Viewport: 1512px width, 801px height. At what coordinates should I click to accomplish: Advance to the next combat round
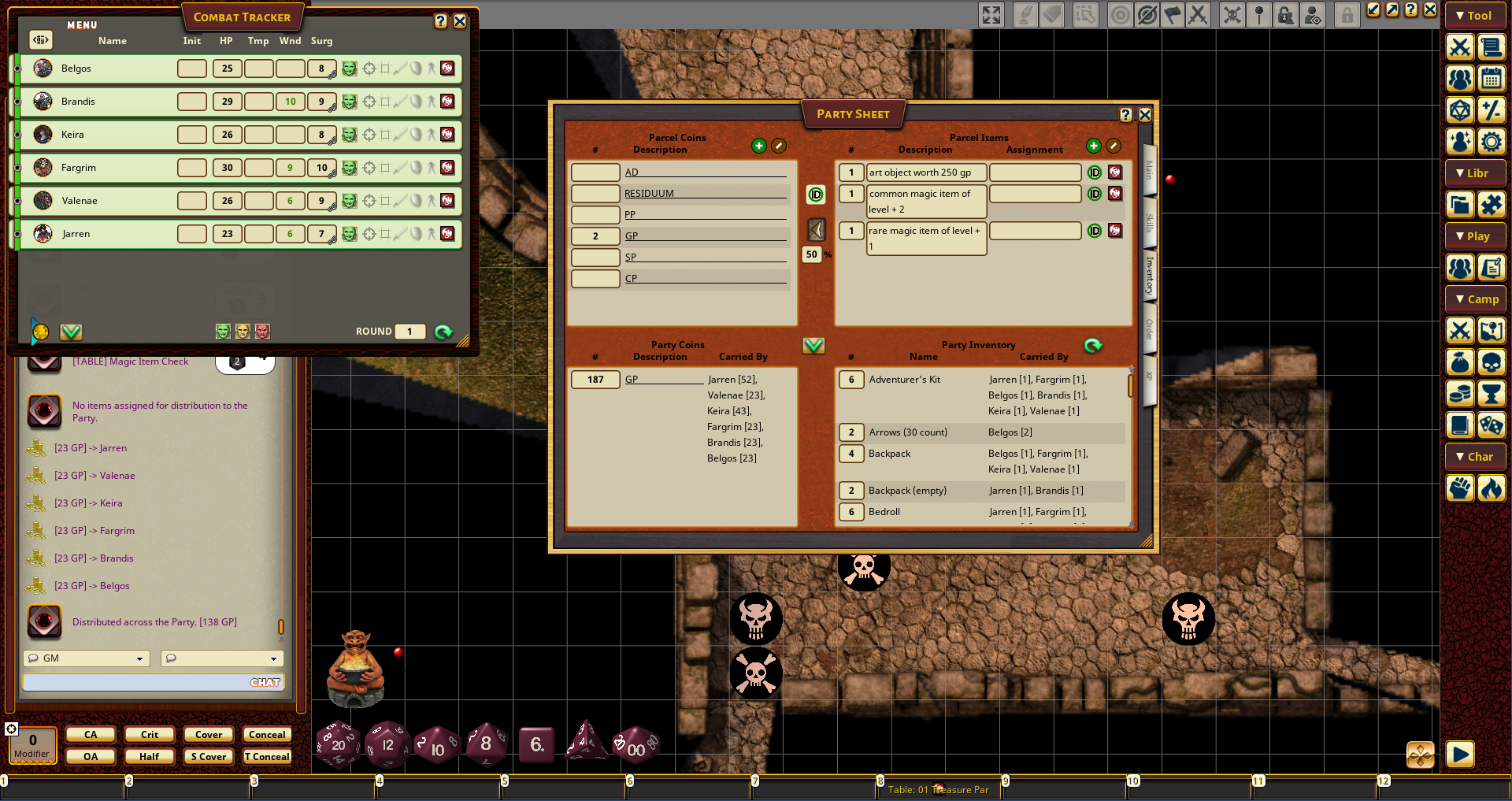click(x=443, y=332)
